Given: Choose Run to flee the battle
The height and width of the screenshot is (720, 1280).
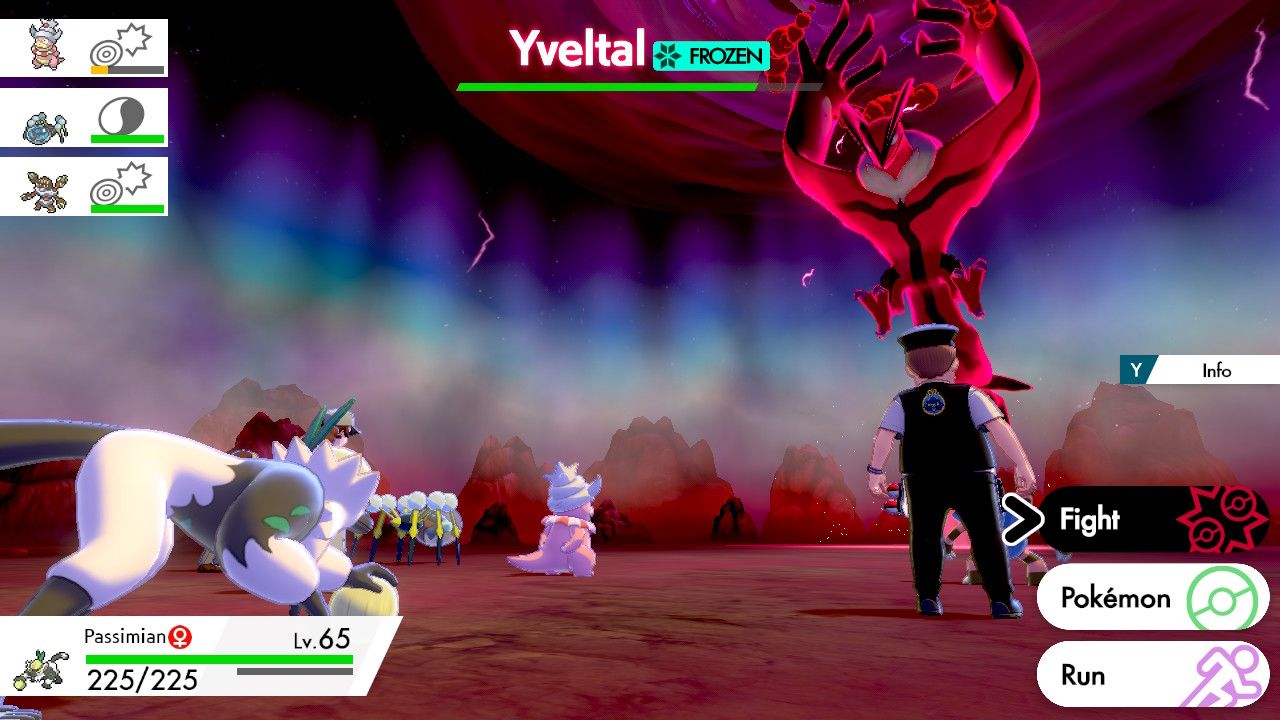Looking at the screenshot, I should click(1150, 675).
